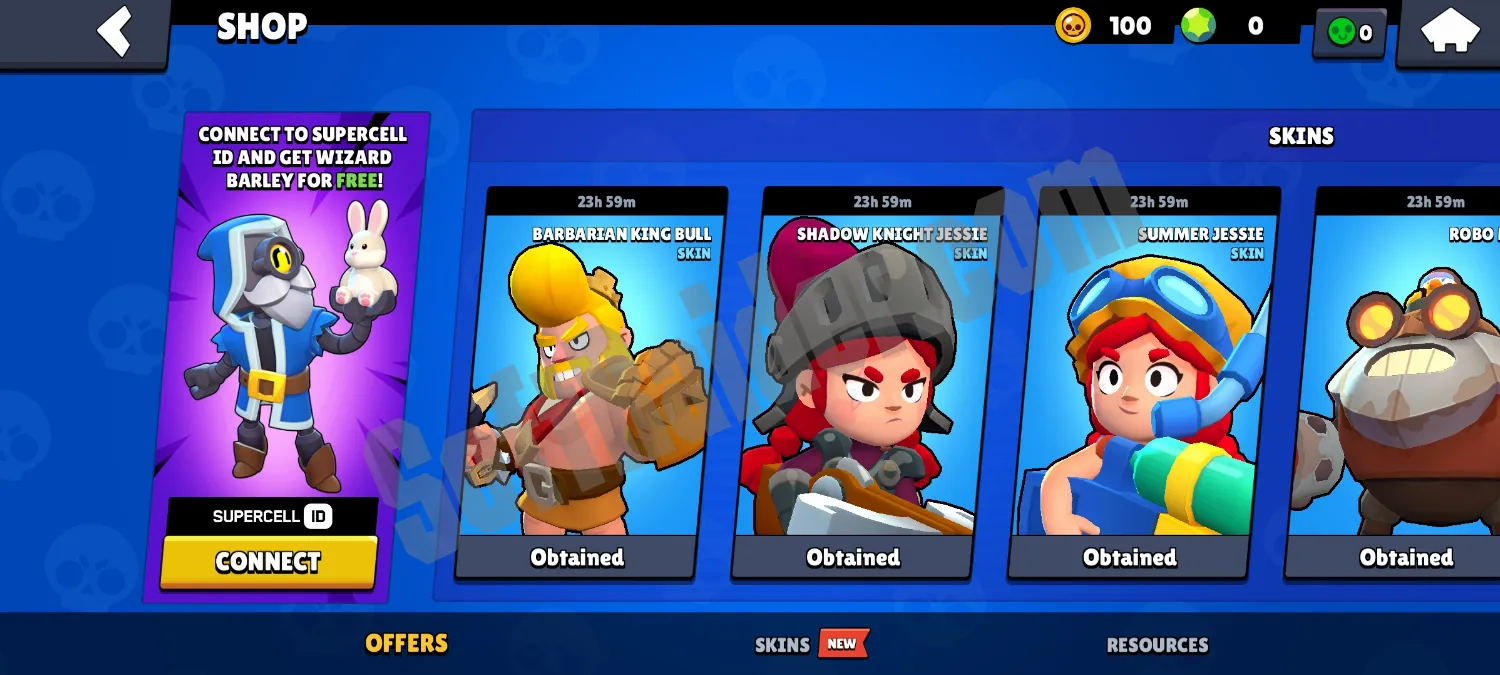The width and height of the screenshot is (1500, 675).
Task: Show the Resources tab
Action: click(1157, 645)
